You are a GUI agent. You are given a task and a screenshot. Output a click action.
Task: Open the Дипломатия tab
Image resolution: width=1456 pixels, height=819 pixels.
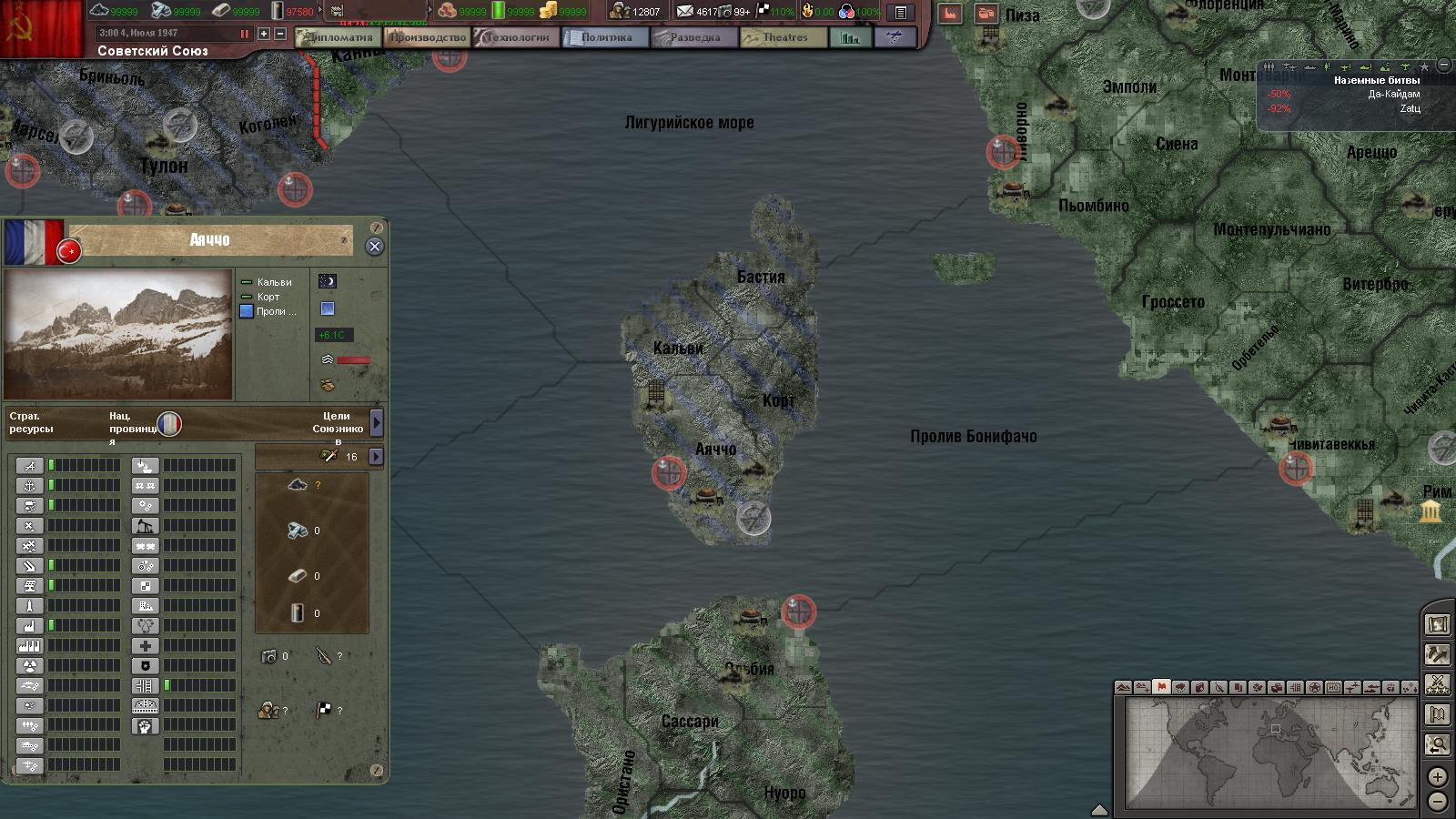pos(337,37)
